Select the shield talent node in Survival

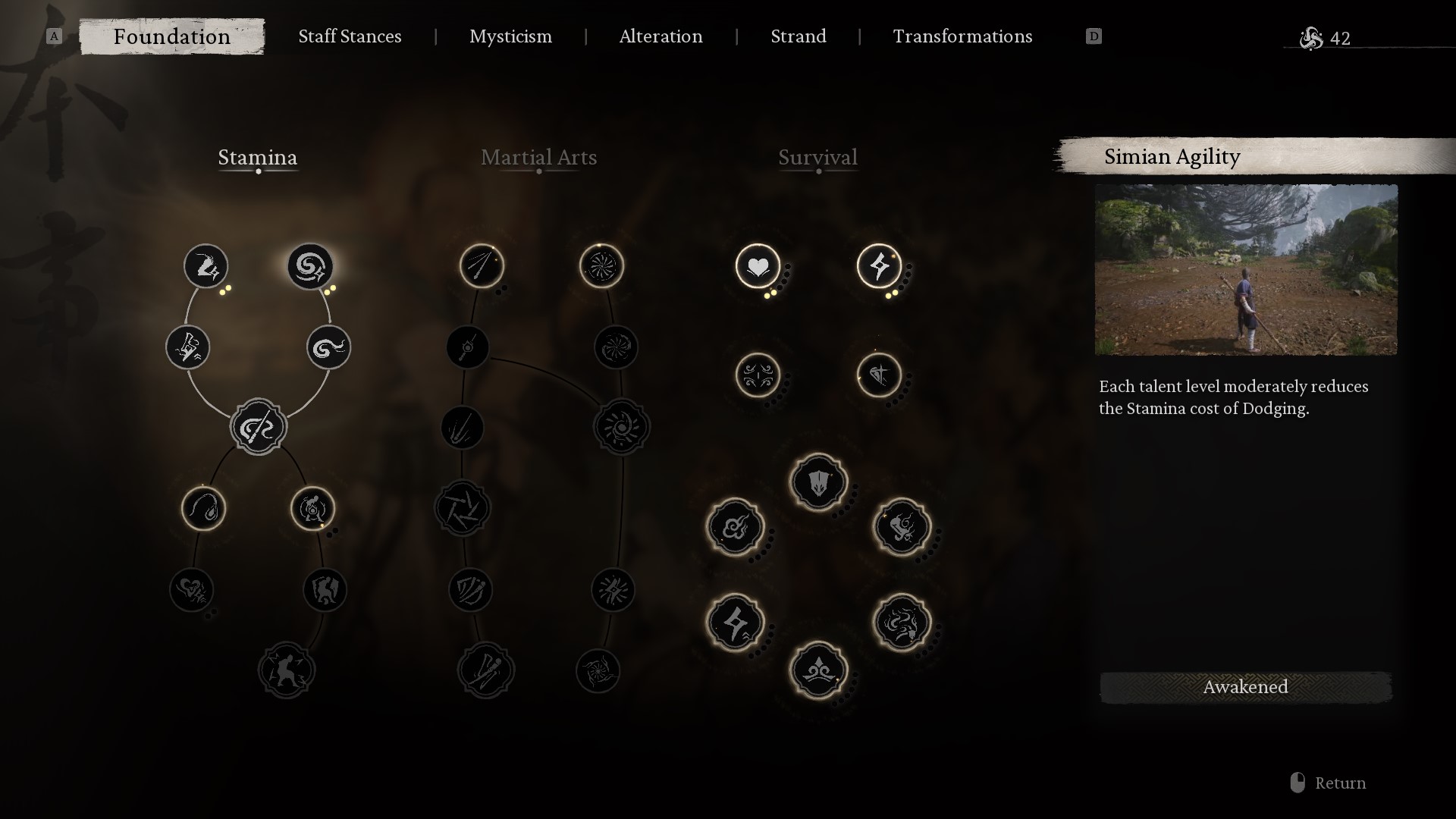[x=818, y=482]
